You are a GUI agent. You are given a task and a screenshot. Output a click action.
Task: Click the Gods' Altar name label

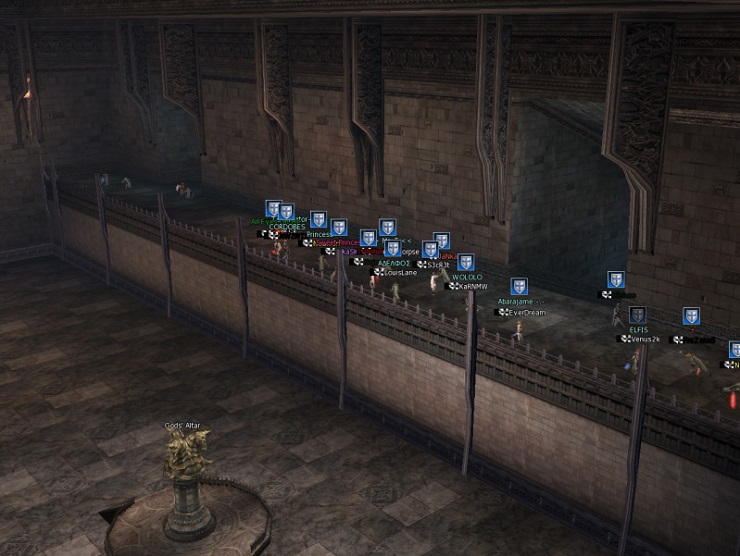tap(183, 425)
